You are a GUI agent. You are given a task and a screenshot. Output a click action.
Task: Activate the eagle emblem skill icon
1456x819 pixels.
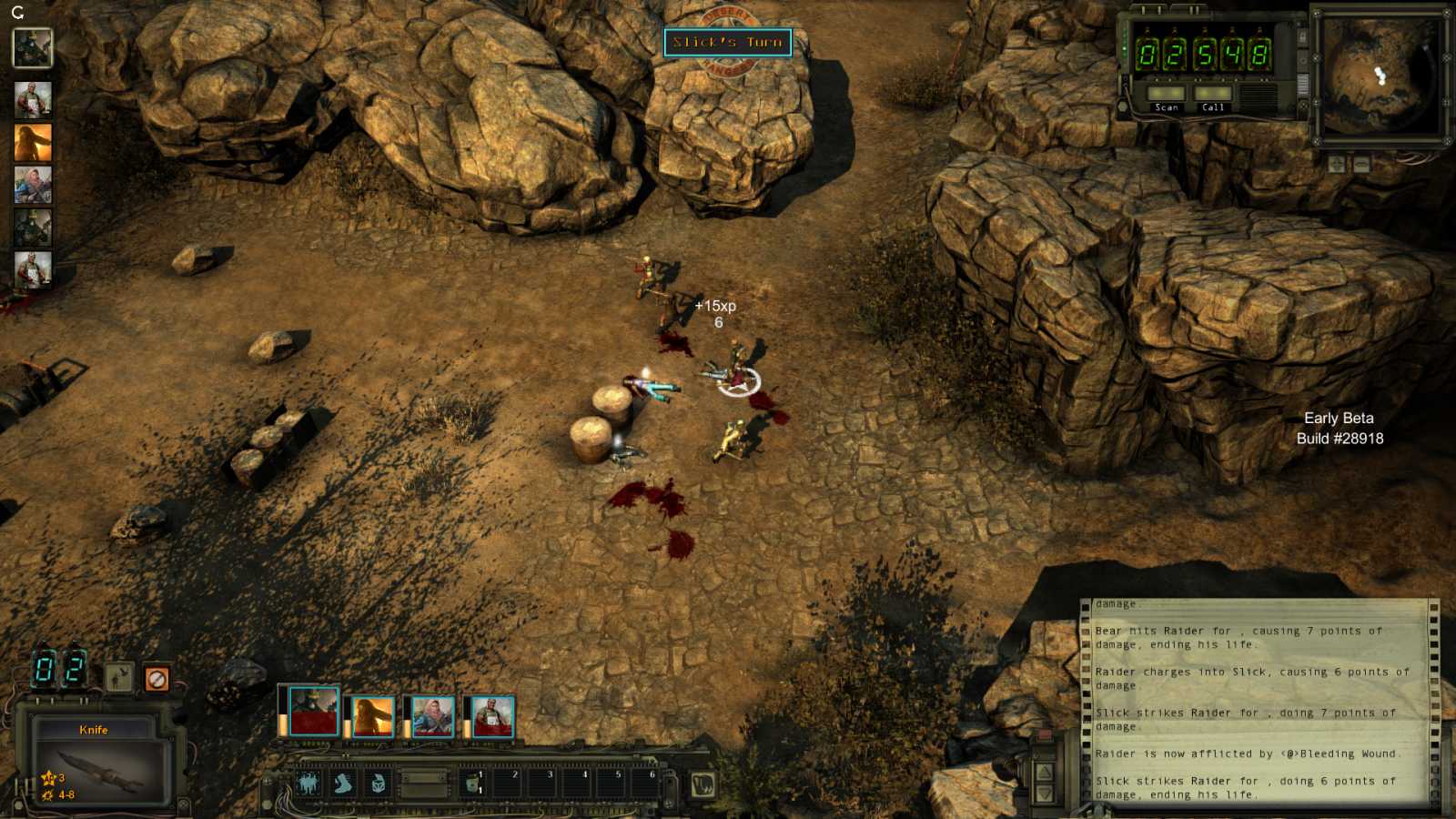pos(308,784)
